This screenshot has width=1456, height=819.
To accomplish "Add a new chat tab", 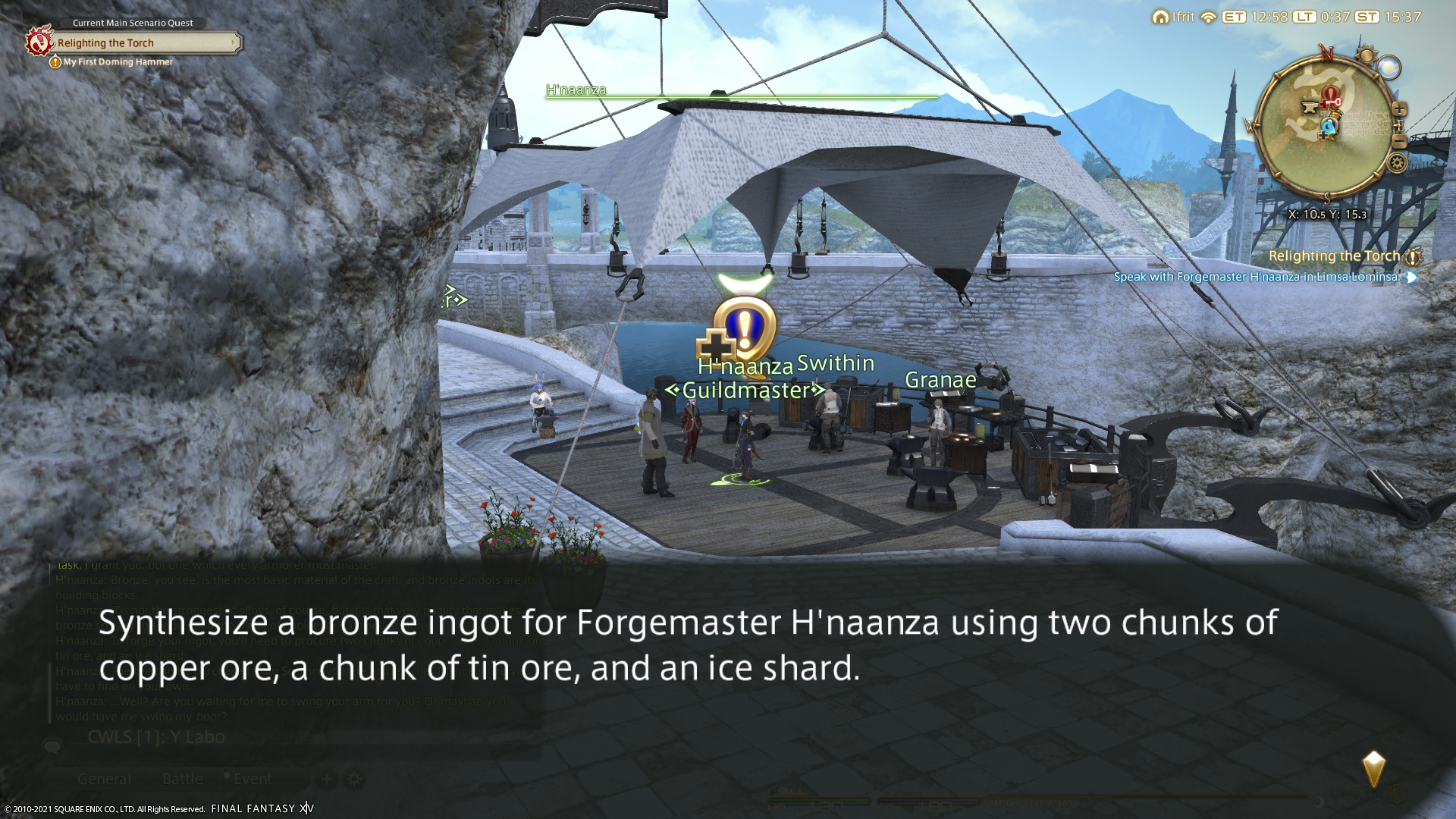I will click(x=327, y=779).
